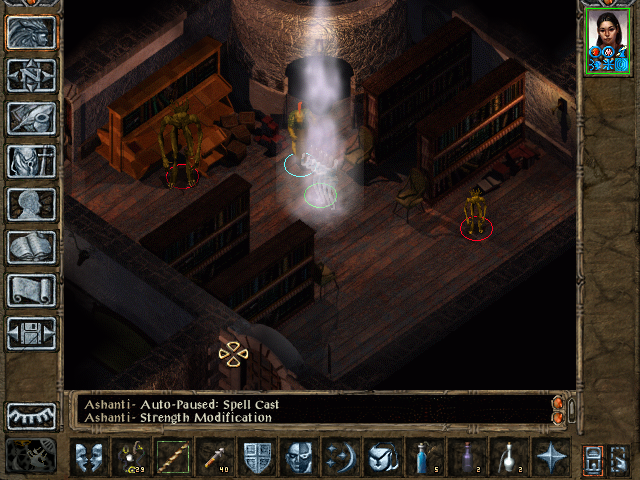This screenshot has width=640, height=480.
Task: Equip the quarterstaff weapon slot
Action: (174, 457)
